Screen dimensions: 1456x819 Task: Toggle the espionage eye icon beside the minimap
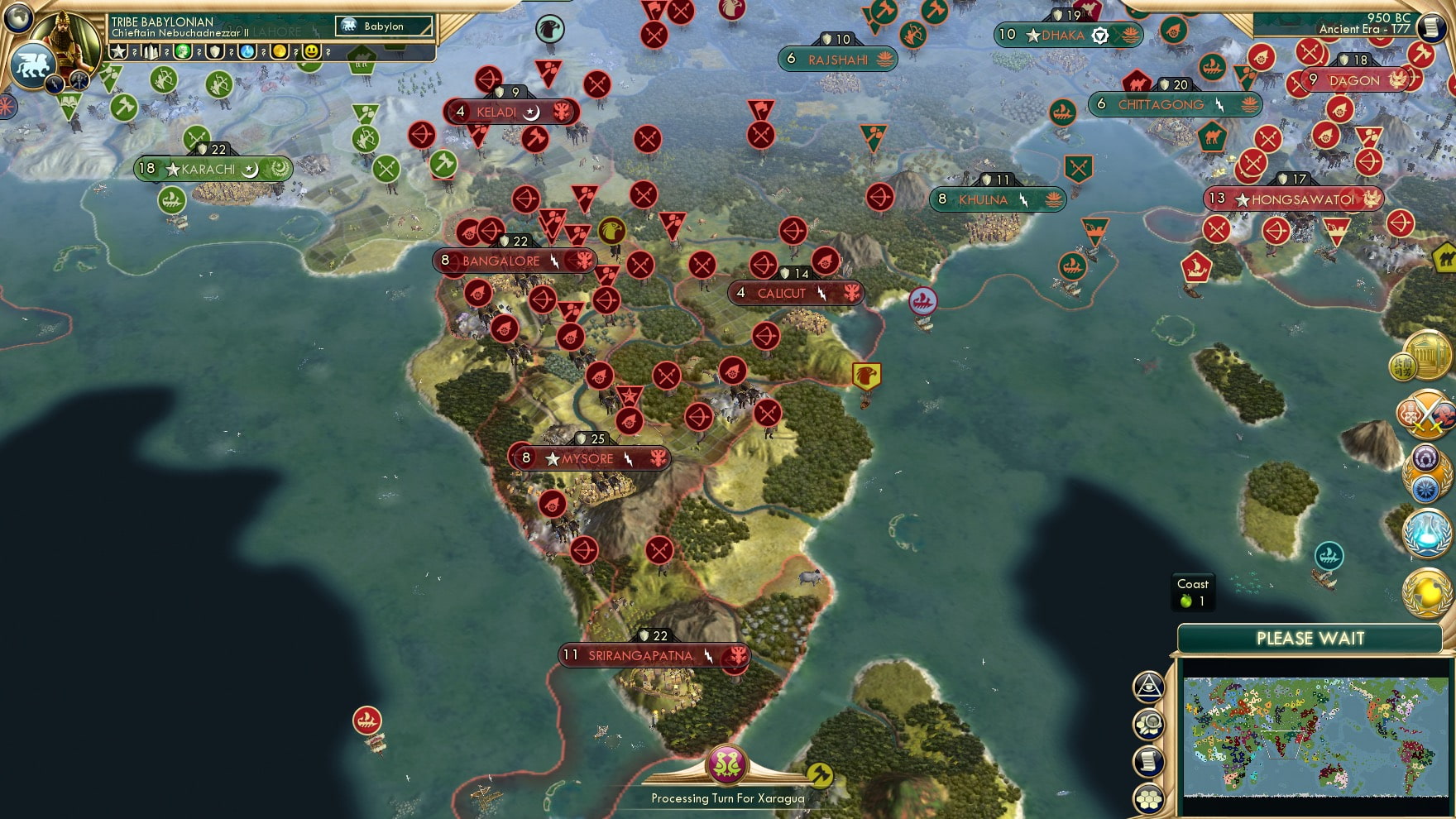1148,687
